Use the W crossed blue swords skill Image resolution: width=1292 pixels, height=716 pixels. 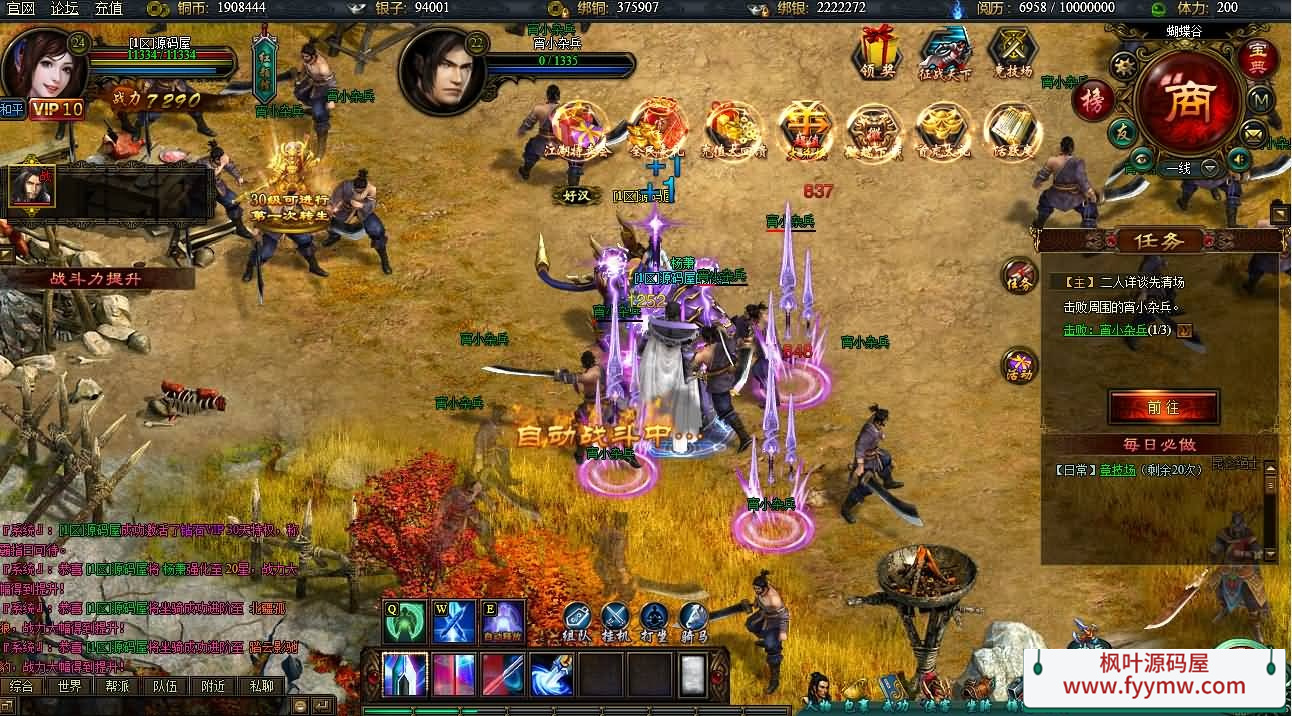click(x=455, y=621)
